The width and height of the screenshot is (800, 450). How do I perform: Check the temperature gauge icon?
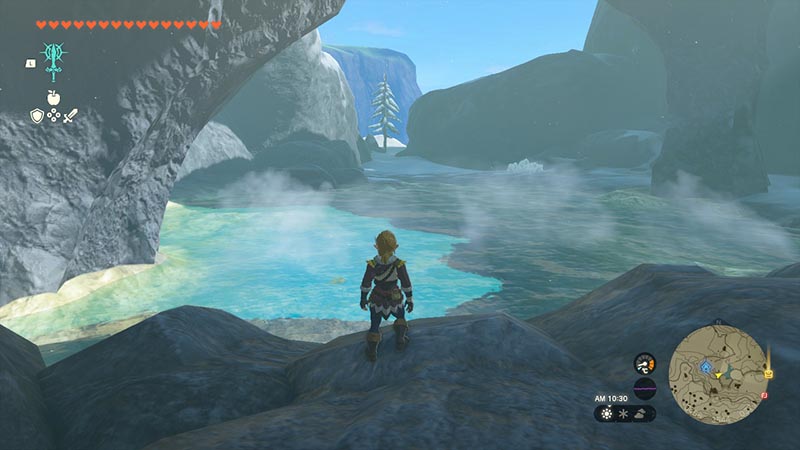[645, 362]
